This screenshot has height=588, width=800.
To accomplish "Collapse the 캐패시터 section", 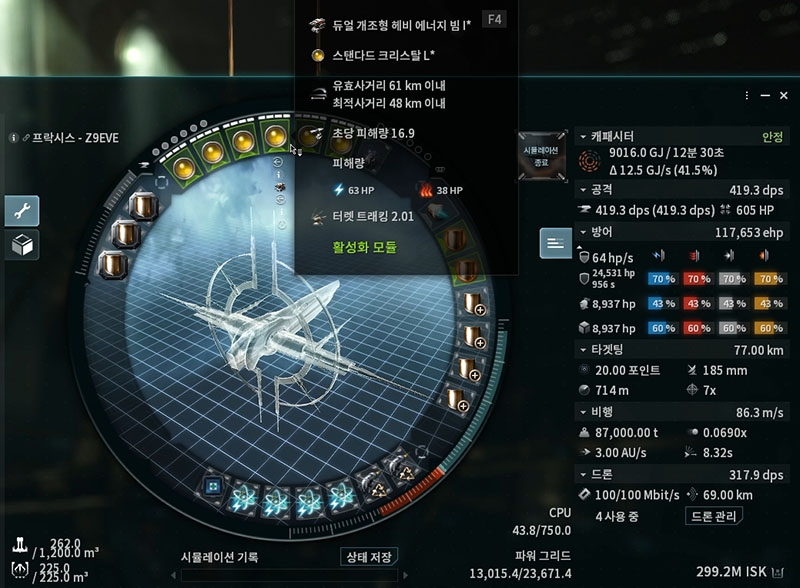I will point(582,136).
